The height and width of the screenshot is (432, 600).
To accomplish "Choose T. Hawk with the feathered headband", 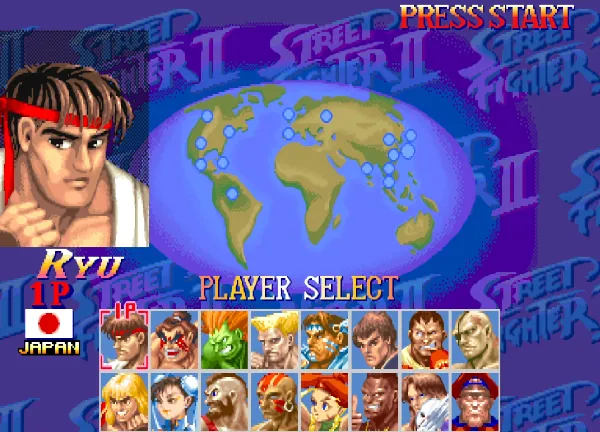I will point(324,338).
